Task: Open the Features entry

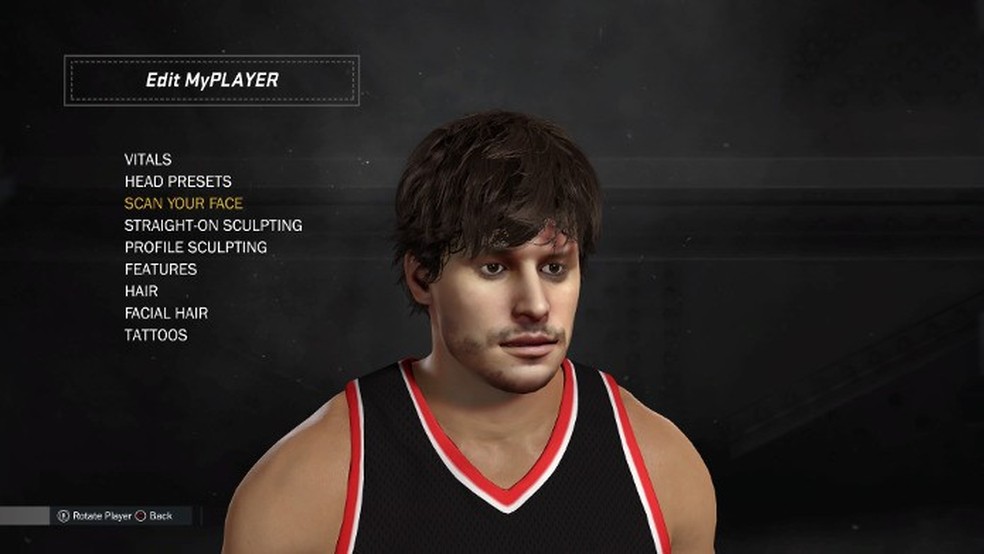Action: [x=161, y=269]
